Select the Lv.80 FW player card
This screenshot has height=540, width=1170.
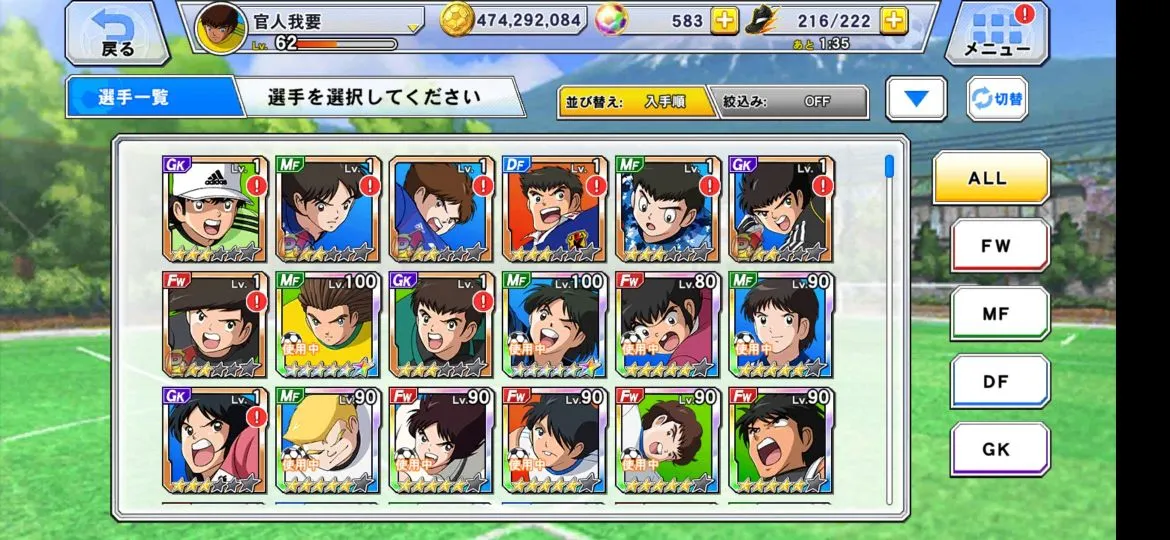point(667,324)
